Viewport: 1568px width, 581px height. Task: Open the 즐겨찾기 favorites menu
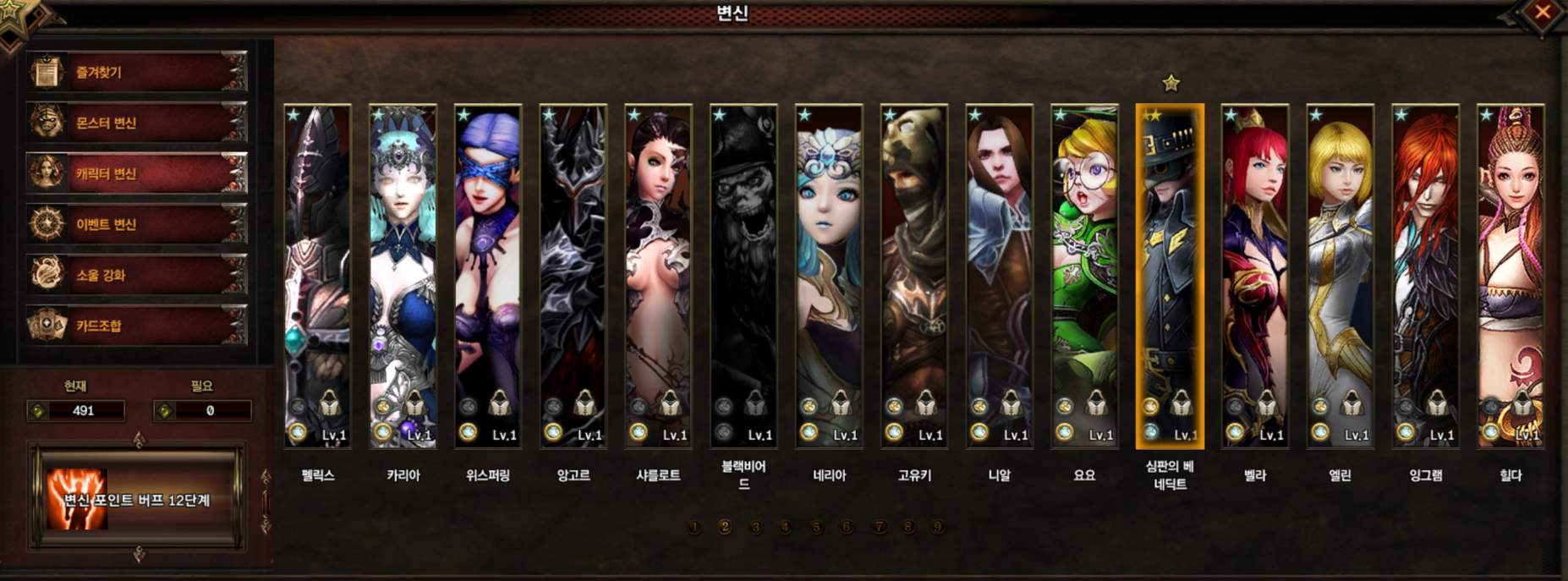(137, 72)
